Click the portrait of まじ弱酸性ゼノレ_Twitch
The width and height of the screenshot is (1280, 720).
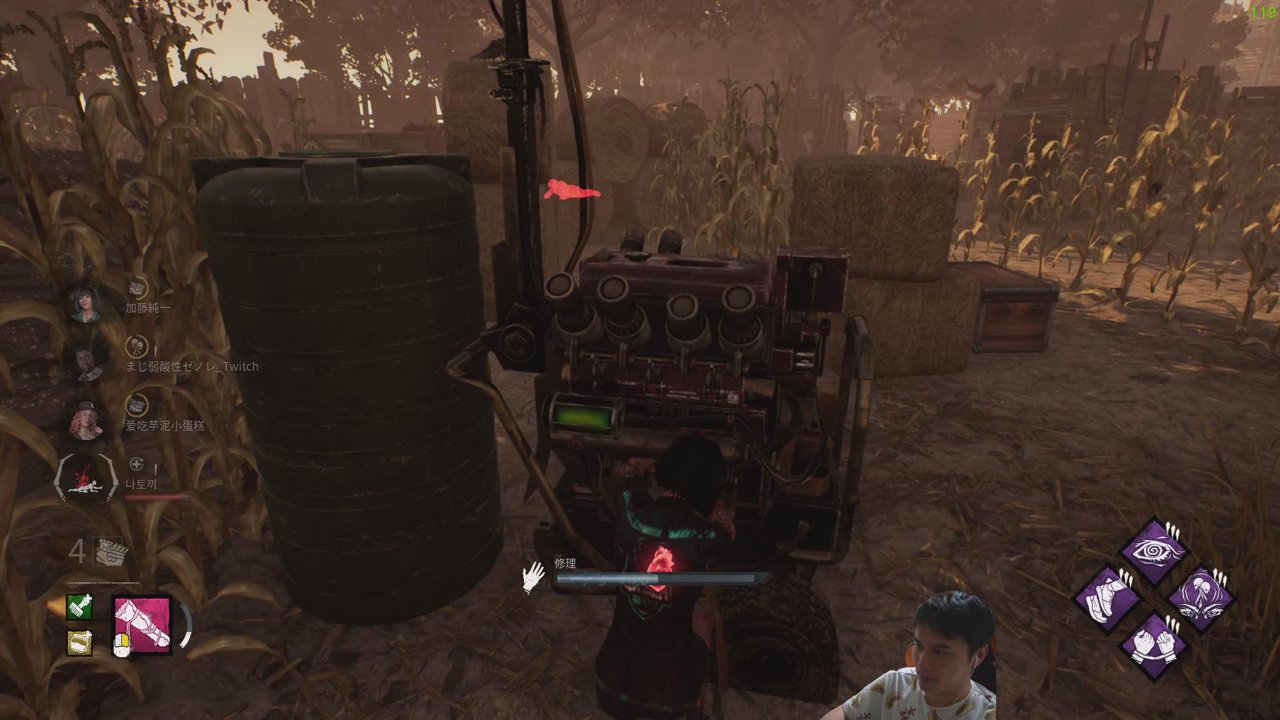click(86, 362)
